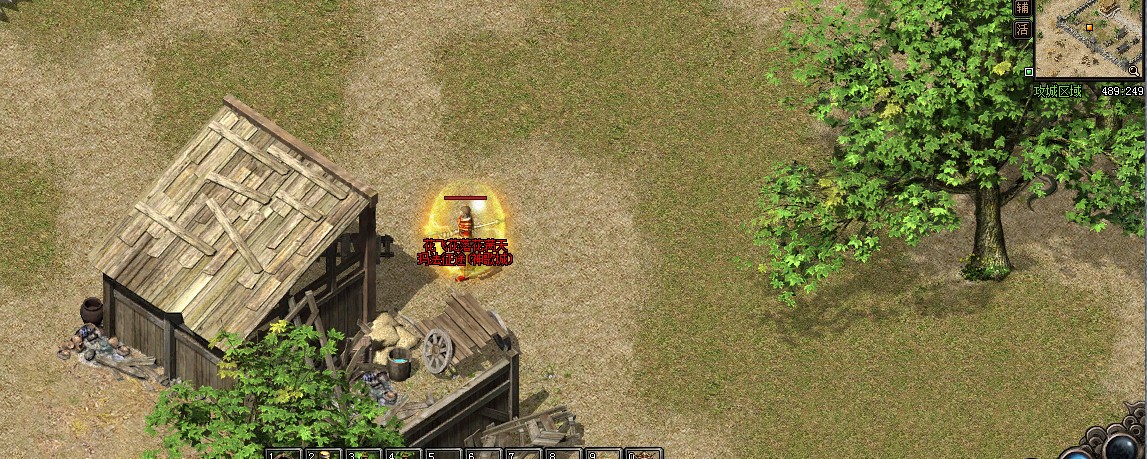1147x459 pixels.
Task: Select hotbar slot 4
Action: pos(403,455)
